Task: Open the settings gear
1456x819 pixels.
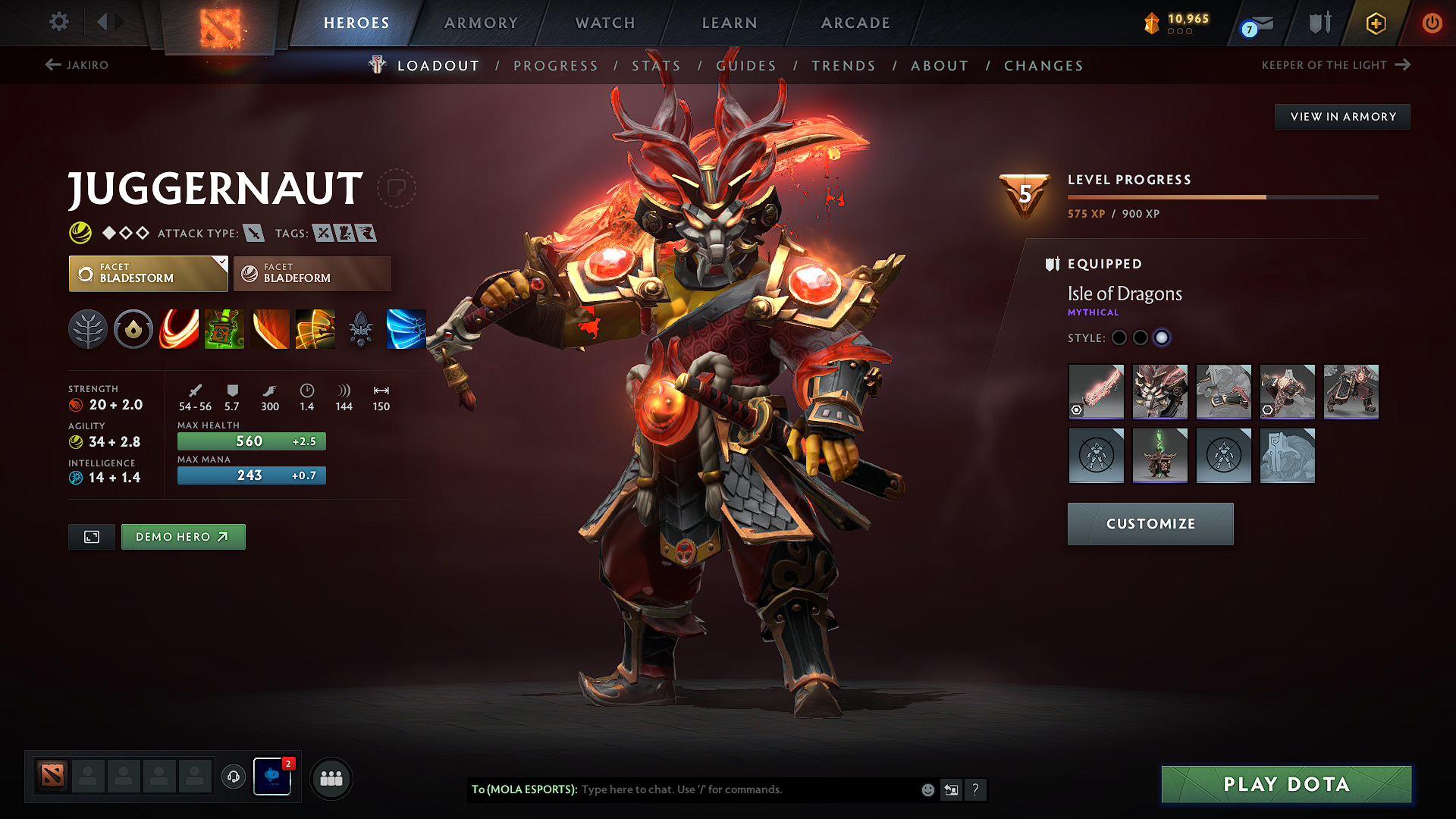Action: pos(58,22)
